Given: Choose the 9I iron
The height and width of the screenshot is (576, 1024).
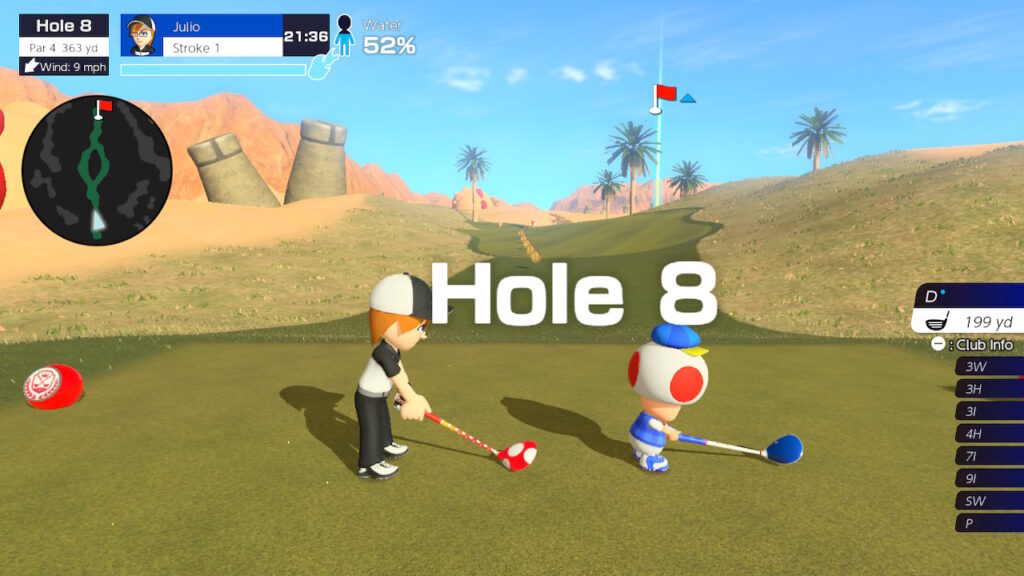Looking at the screenshot, I should click(x=988, y=478).
